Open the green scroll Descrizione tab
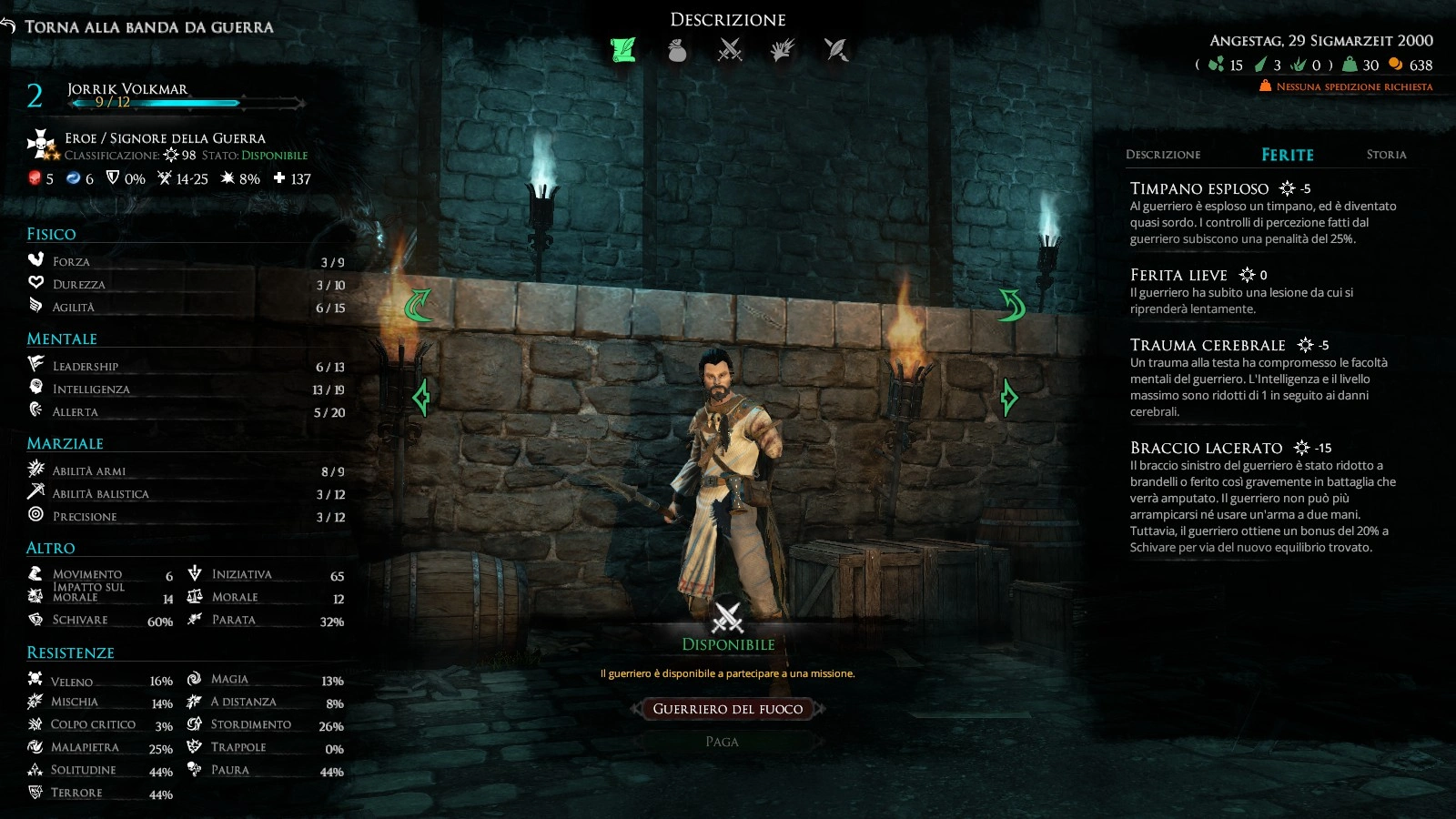 pyautogui.click(x=623, y=50)
